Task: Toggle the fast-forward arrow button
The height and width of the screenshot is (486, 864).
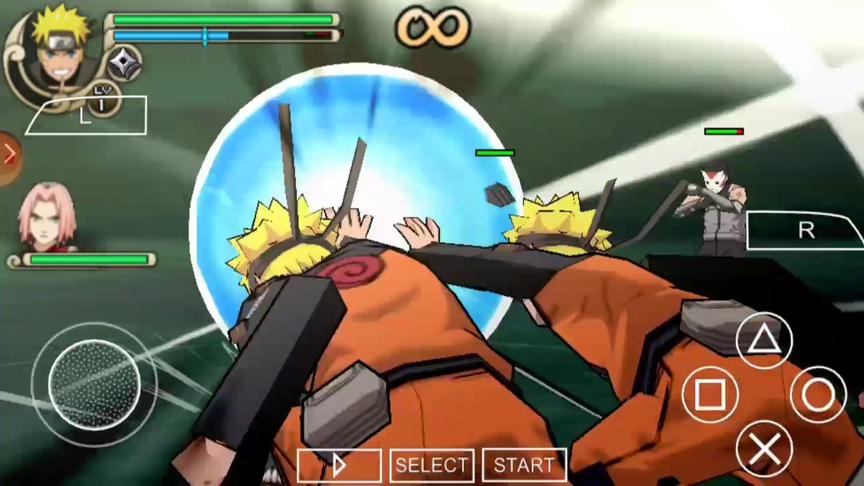Action: tap(339, 465)
